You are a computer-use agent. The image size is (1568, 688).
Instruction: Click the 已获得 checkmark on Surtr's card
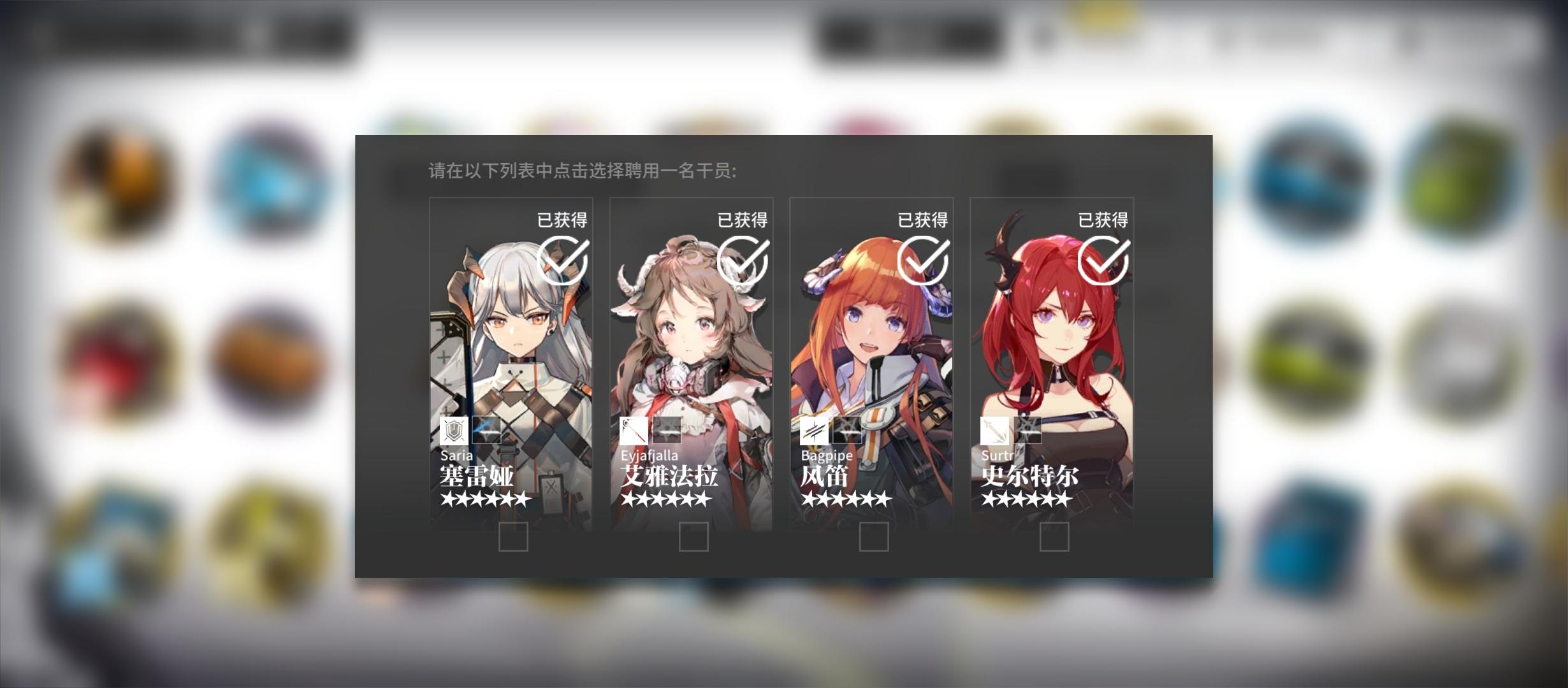click(1102, 260)
